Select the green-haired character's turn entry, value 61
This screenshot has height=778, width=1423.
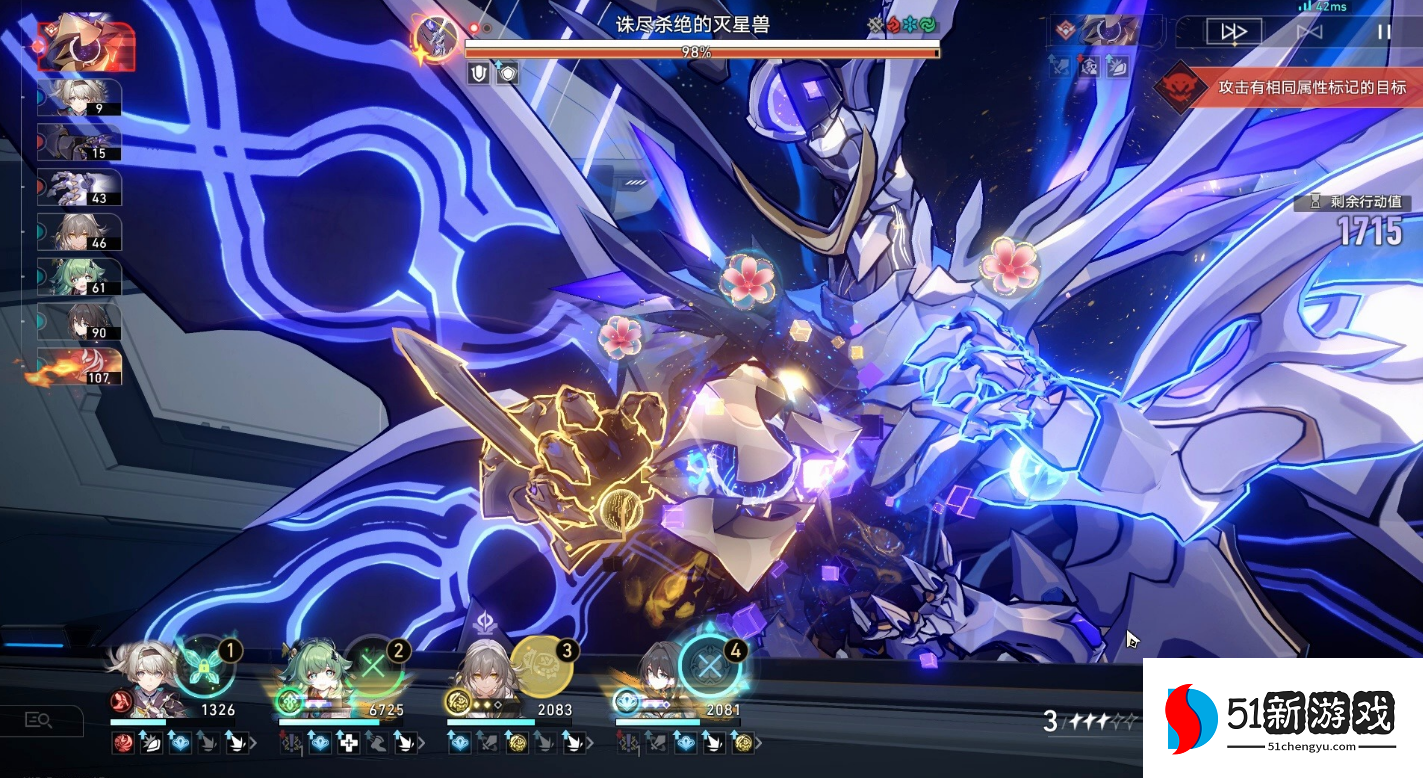tap(80, 277)
